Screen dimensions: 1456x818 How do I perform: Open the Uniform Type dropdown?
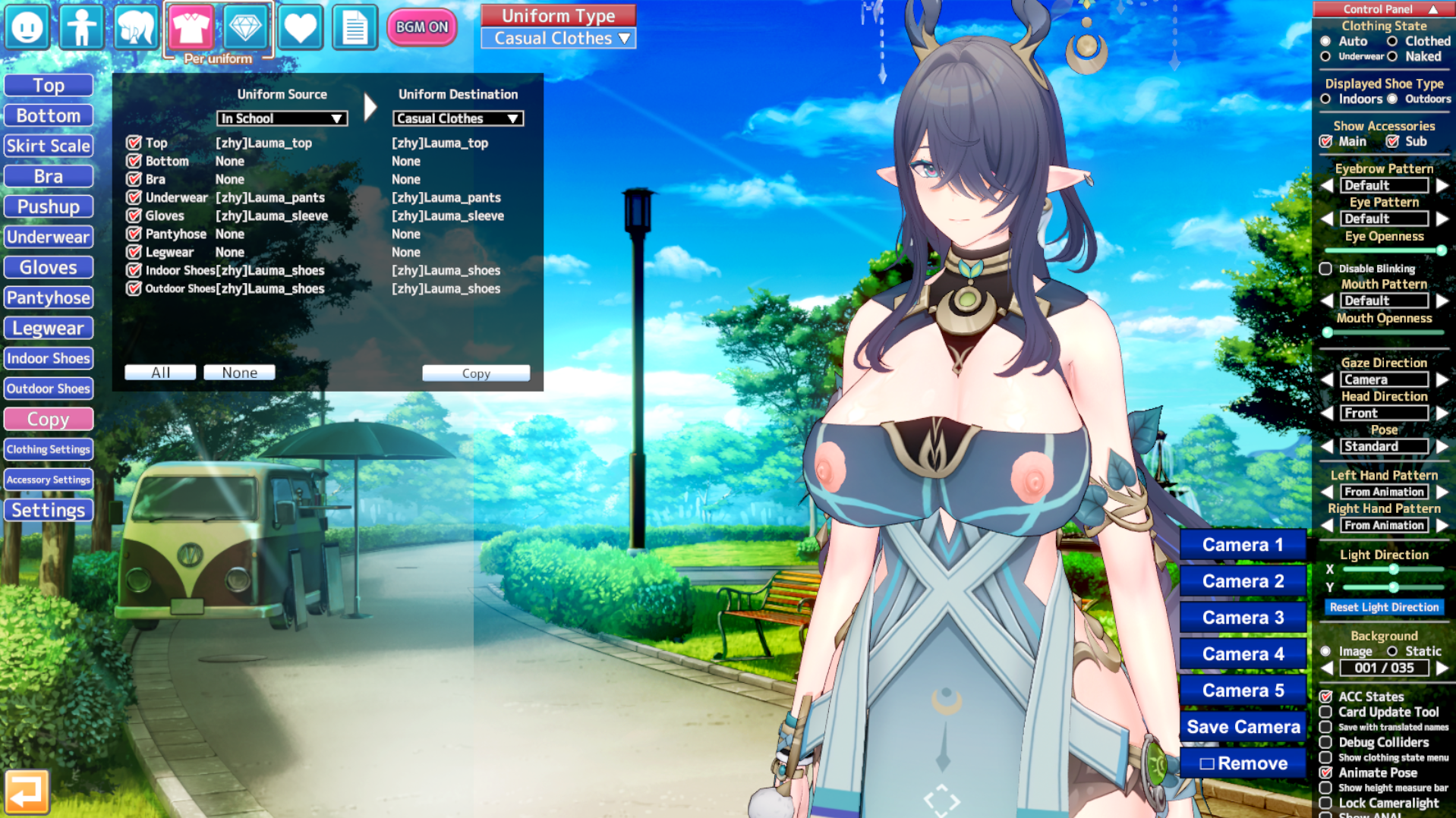[559, 39]
